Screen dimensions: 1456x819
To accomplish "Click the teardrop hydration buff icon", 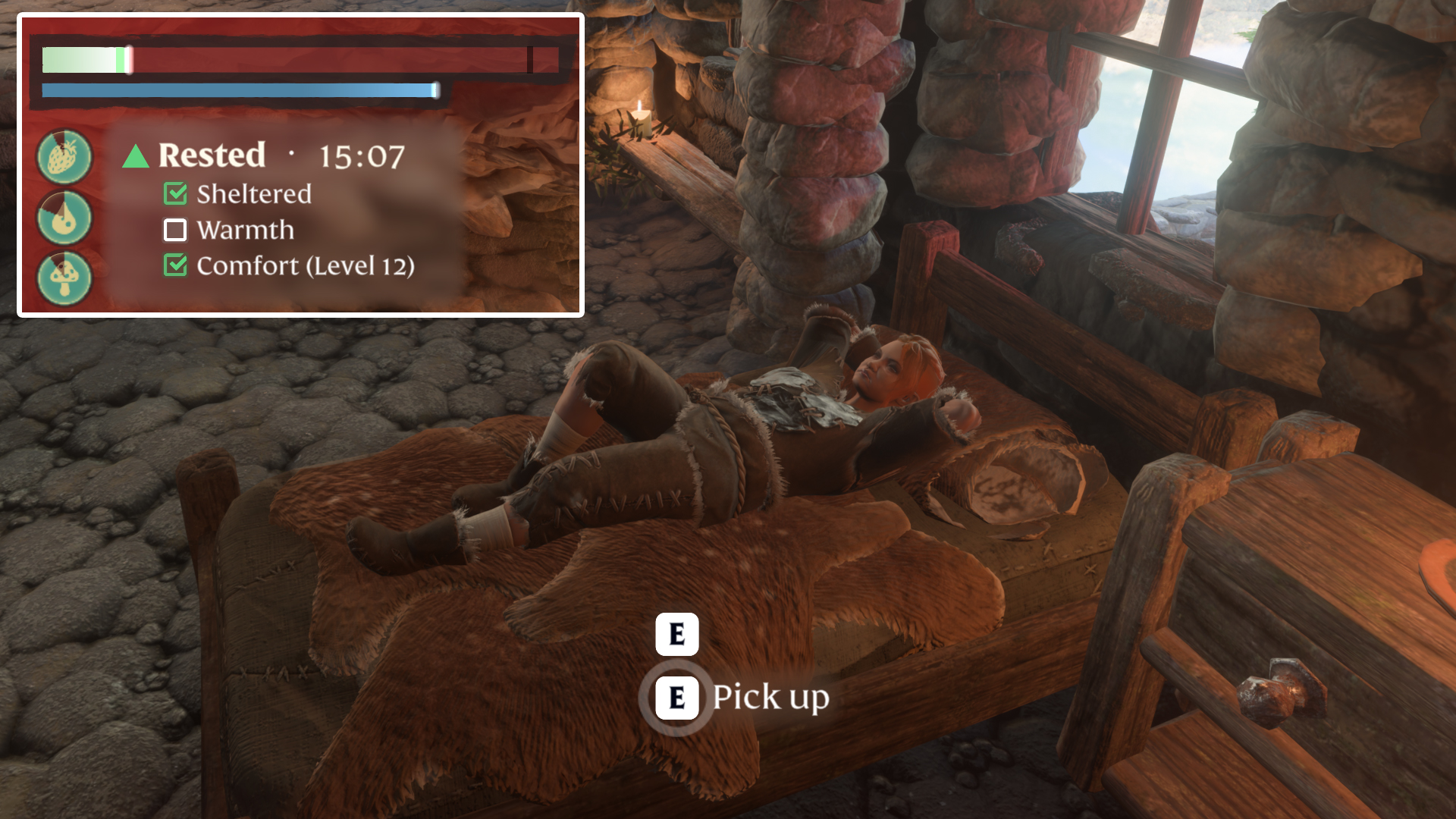I will [64, 218].
